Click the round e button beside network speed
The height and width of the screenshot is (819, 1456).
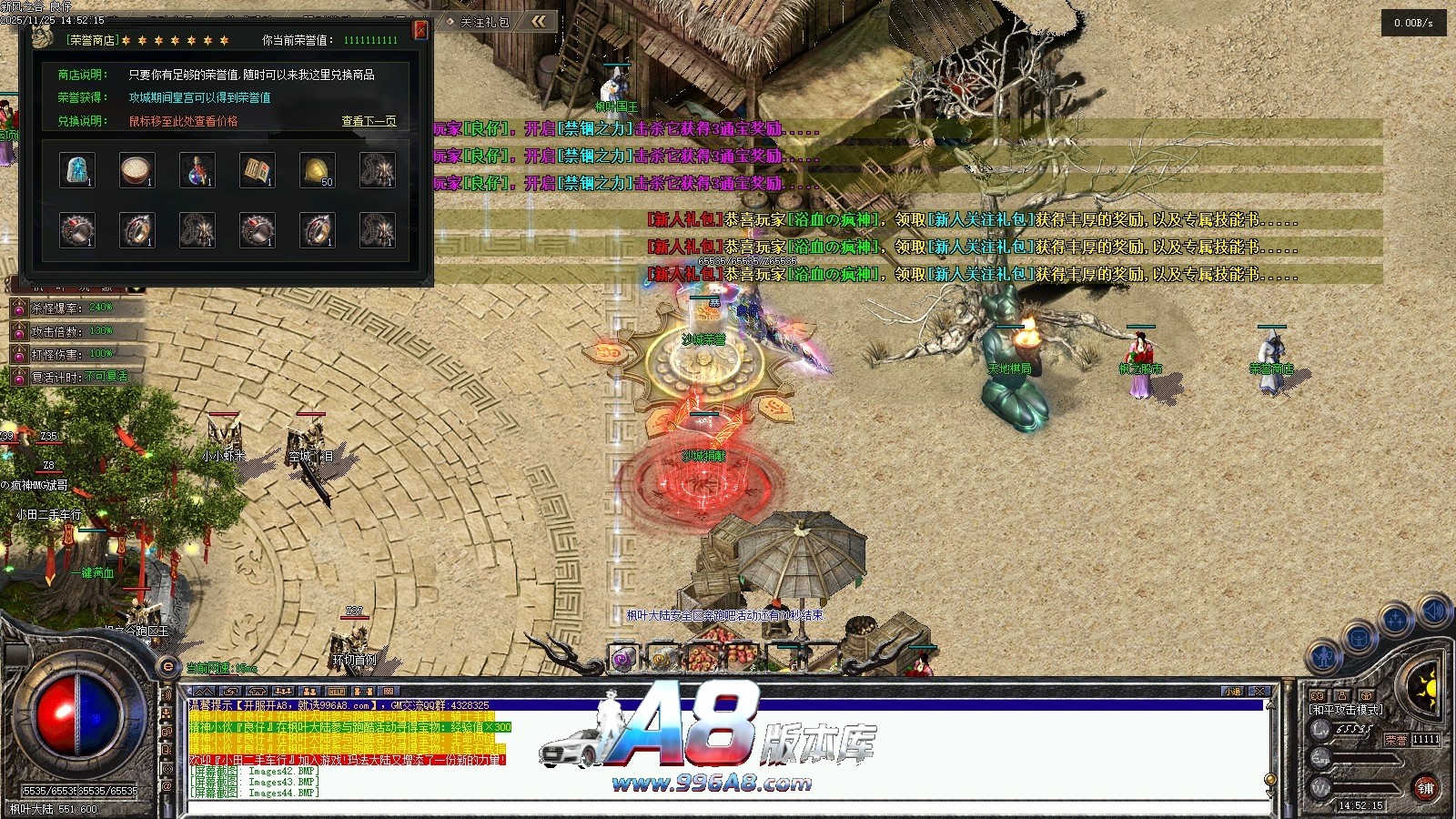(x=167, y=667)
